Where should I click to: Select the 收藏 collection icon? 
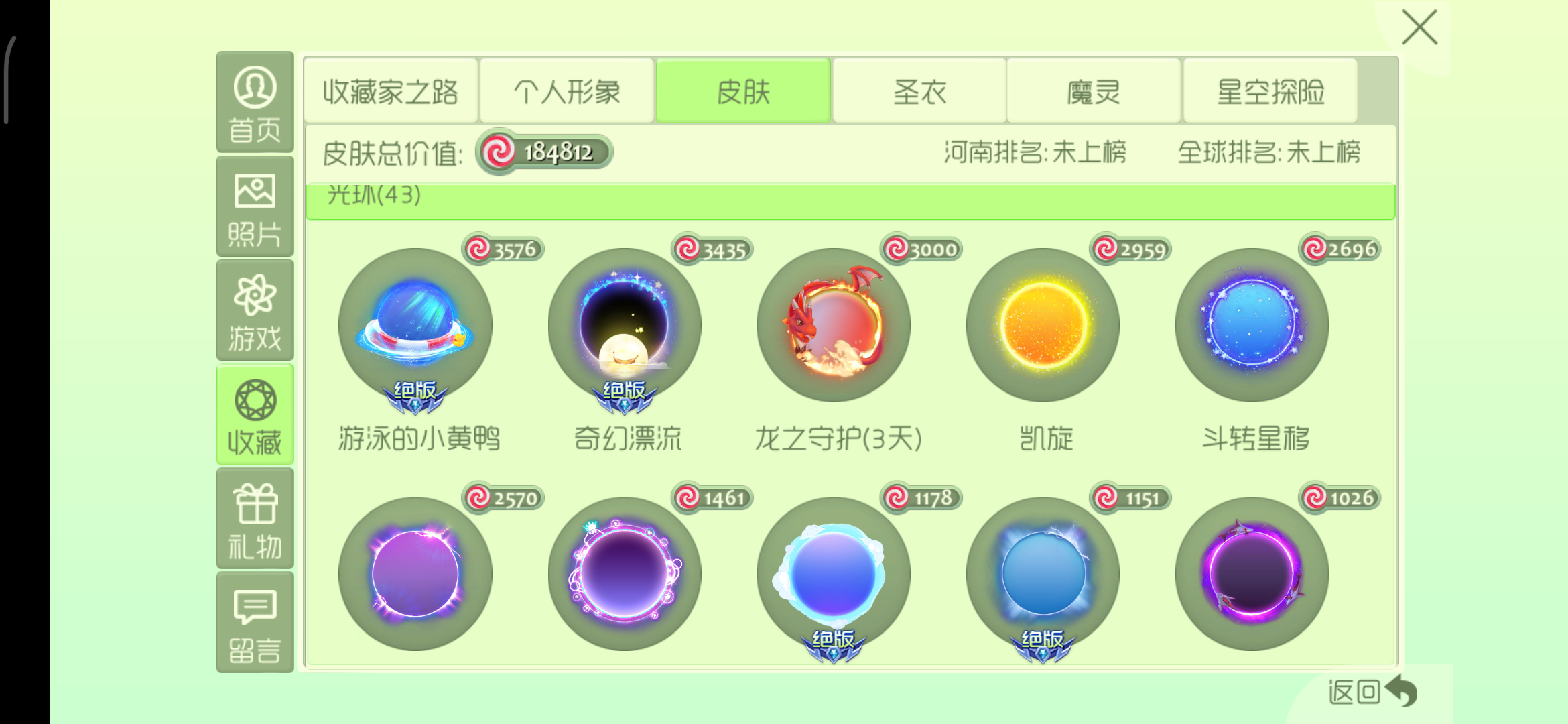click(x=255, y=412)
